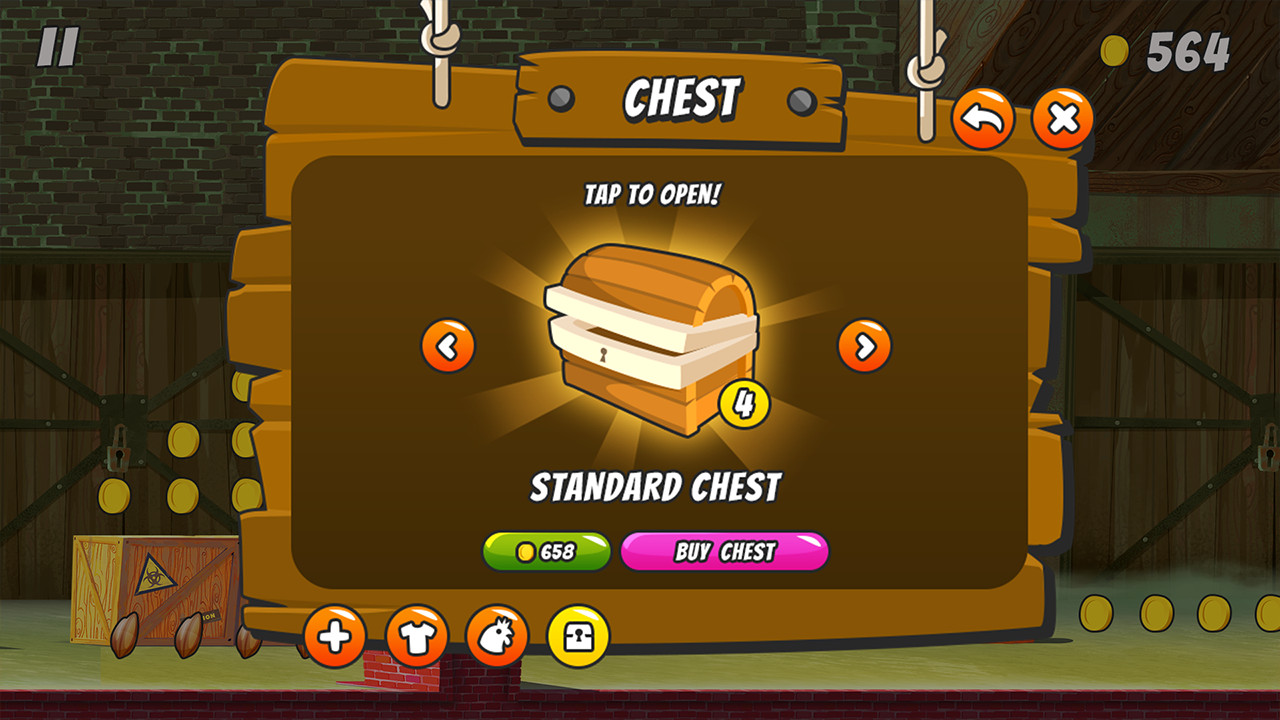
Task: Click the Standard Chest name text
Action: [x=655, y=487]
